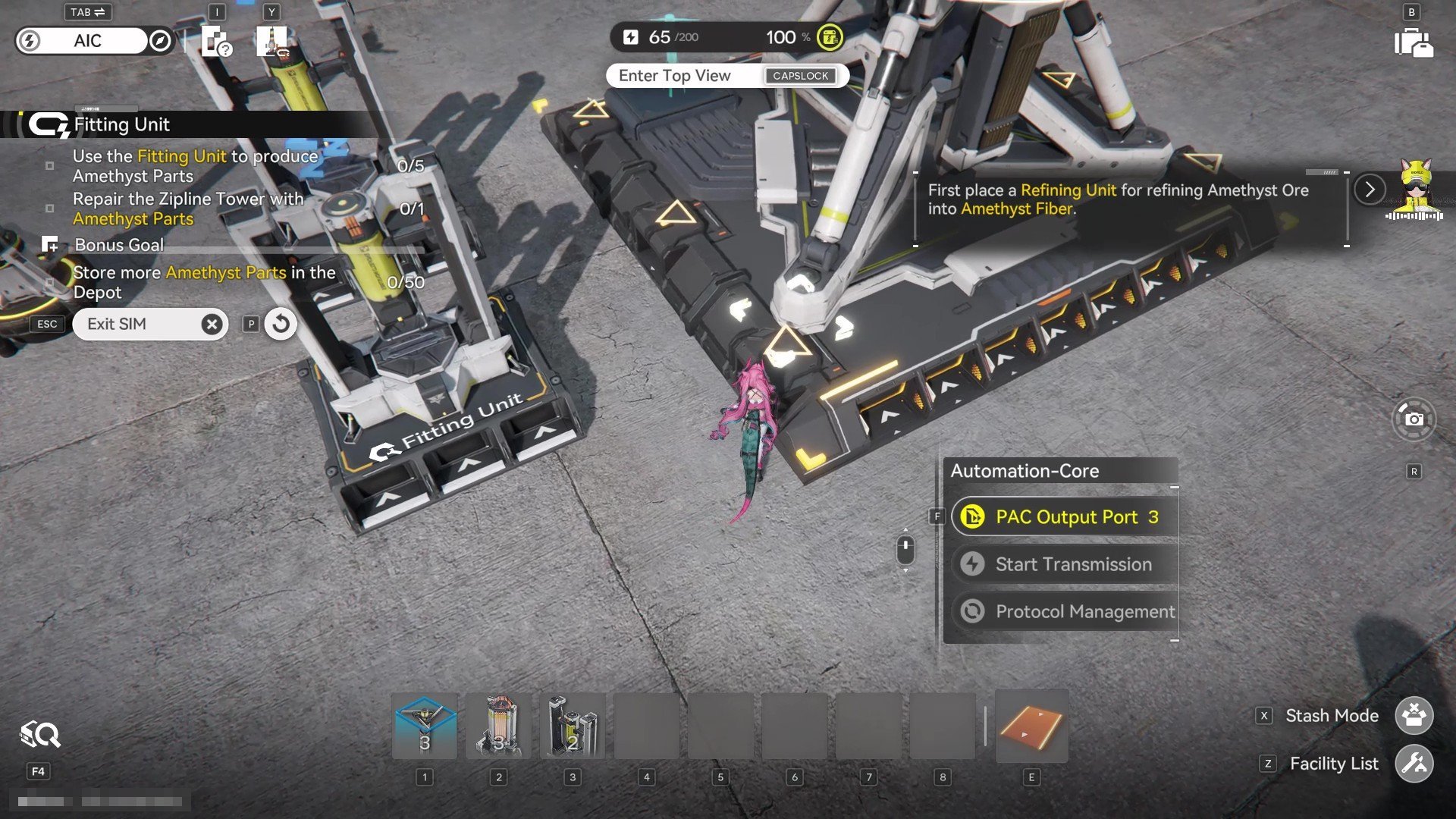Reset the simulation with the circular arrow
The height and width of the screenshot is (819, 1456).
pos(281,324)
